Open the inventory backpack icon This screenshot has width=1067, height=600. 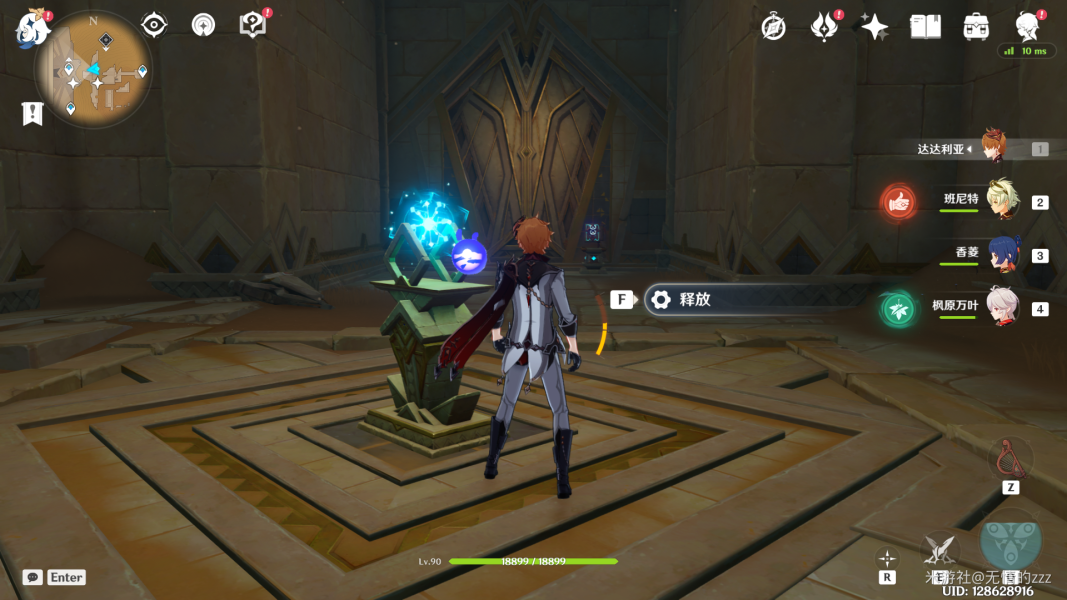[x=976, y=27]
